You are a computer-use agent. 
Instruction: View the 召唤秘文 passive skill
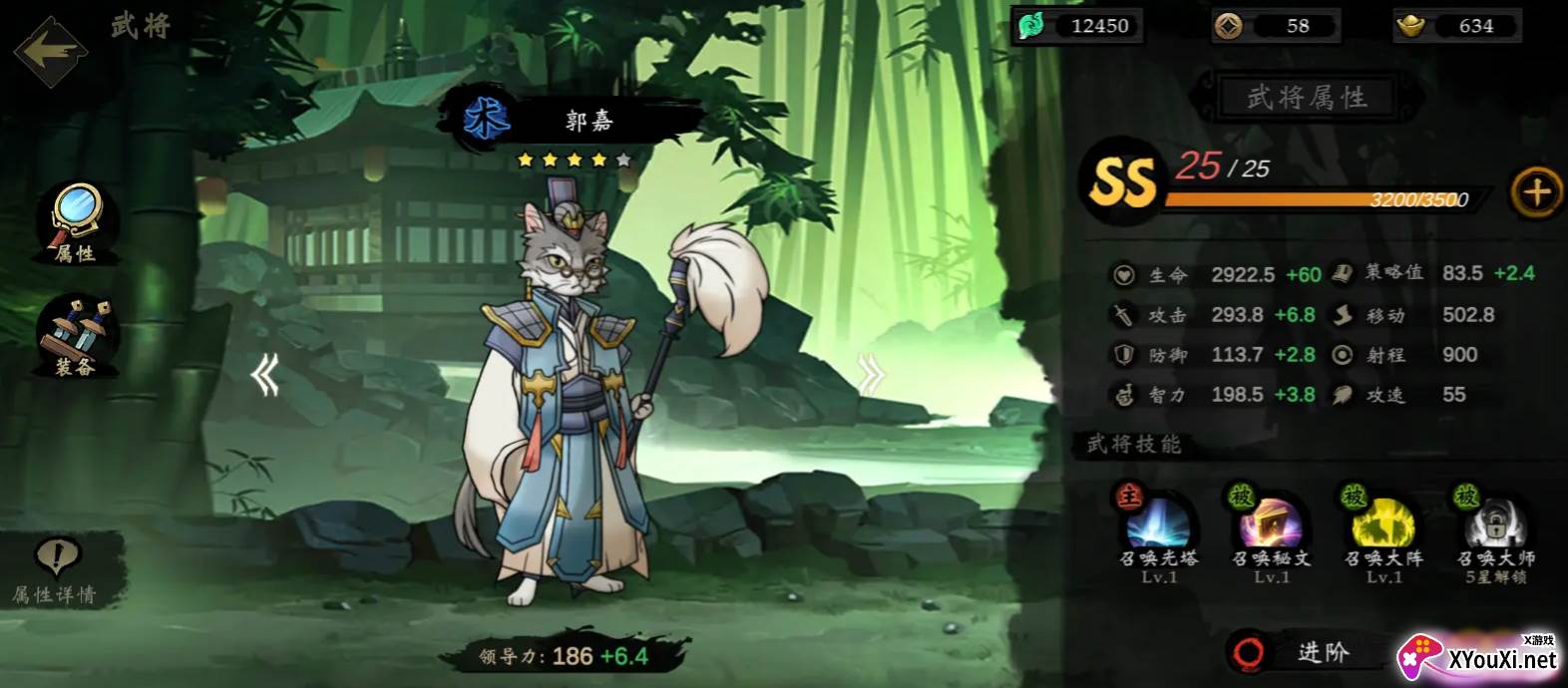click(x=1271, y=520)
